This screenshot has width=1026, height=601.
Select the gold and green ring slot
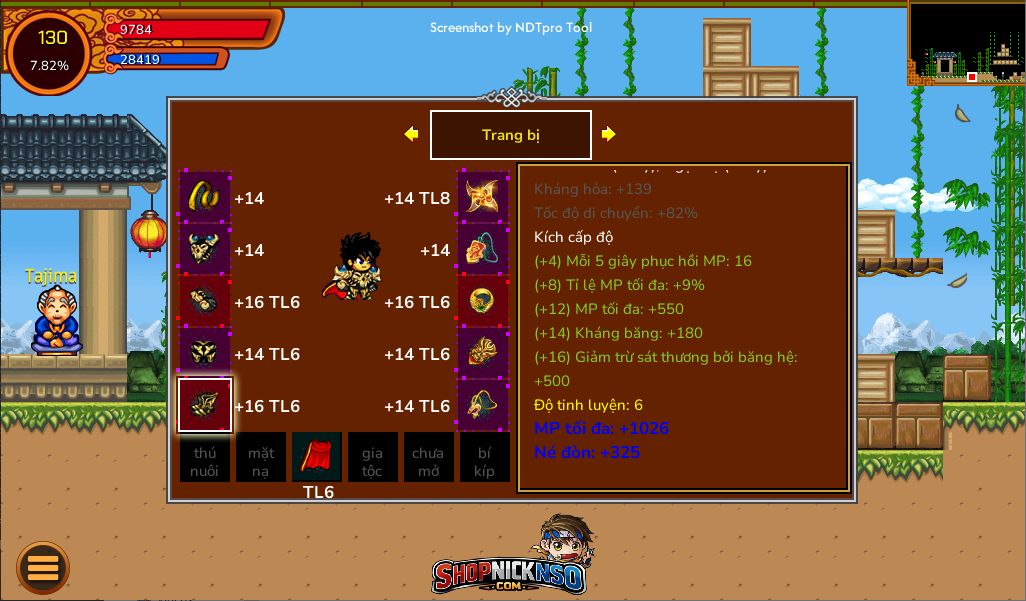pyautogui.click(x=484, y=301)
